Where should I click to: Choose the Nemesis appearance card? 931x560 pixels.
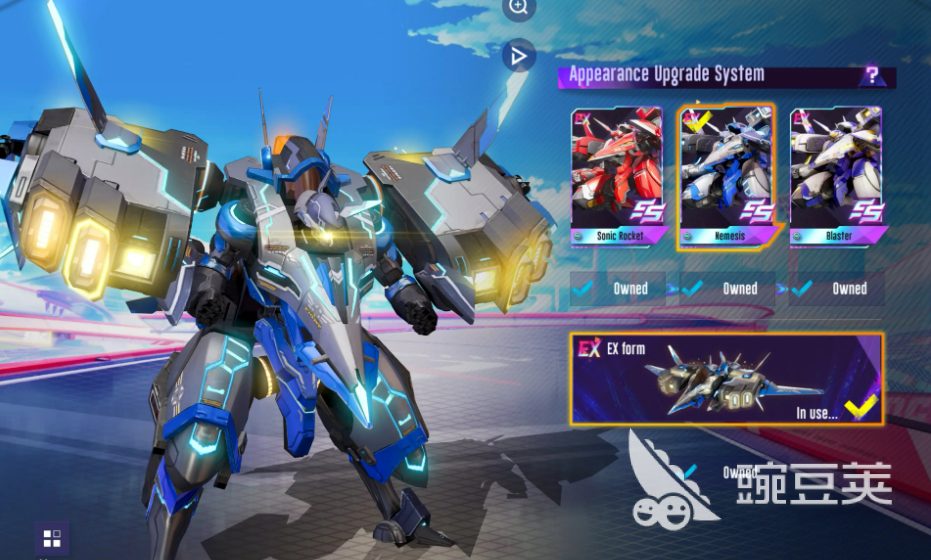(727, 175)
